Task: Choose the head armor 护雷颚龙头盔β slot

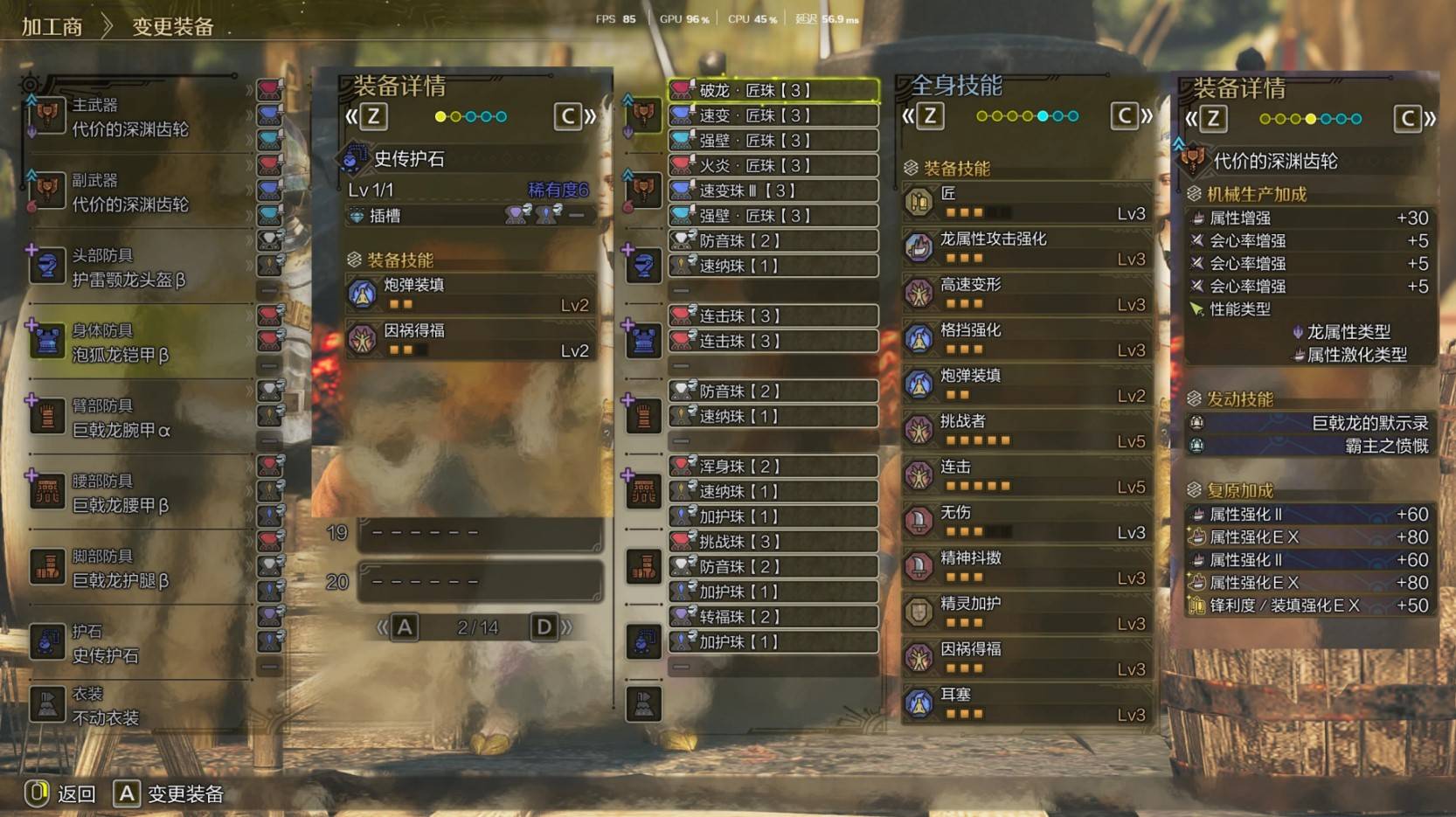Action: [x=131, y=267]
